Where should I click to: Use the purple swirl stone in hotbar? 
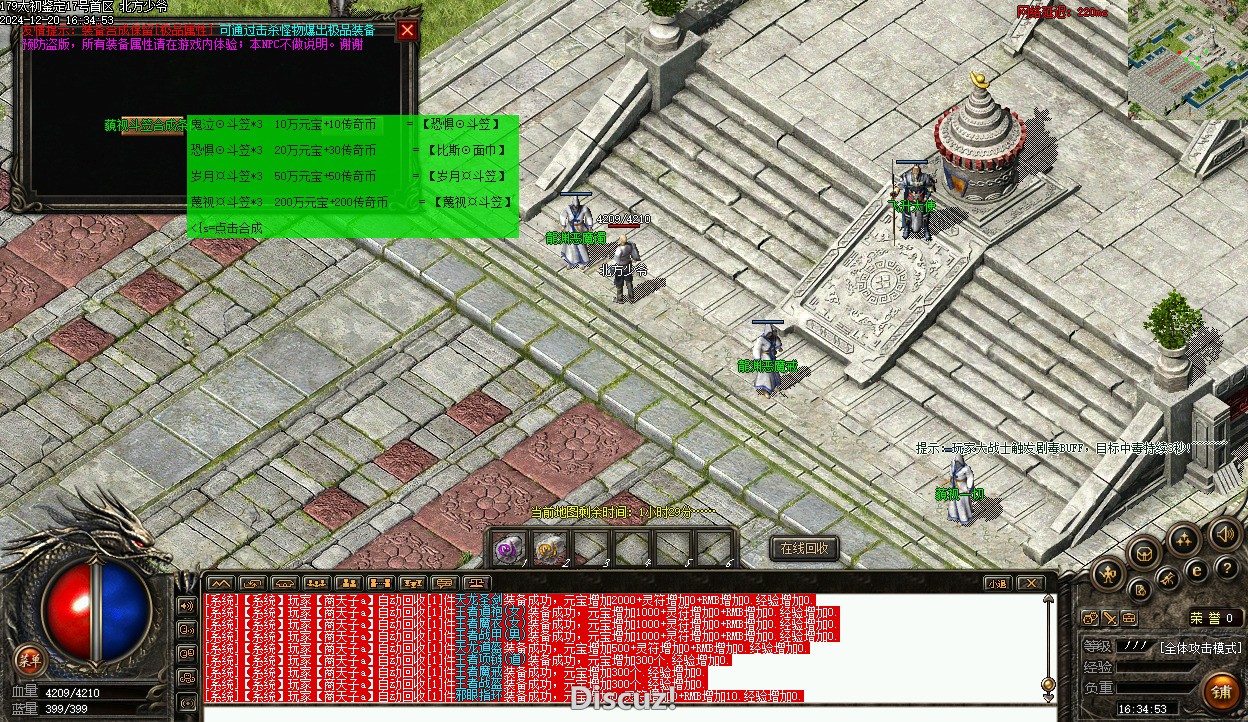[510, 548]
